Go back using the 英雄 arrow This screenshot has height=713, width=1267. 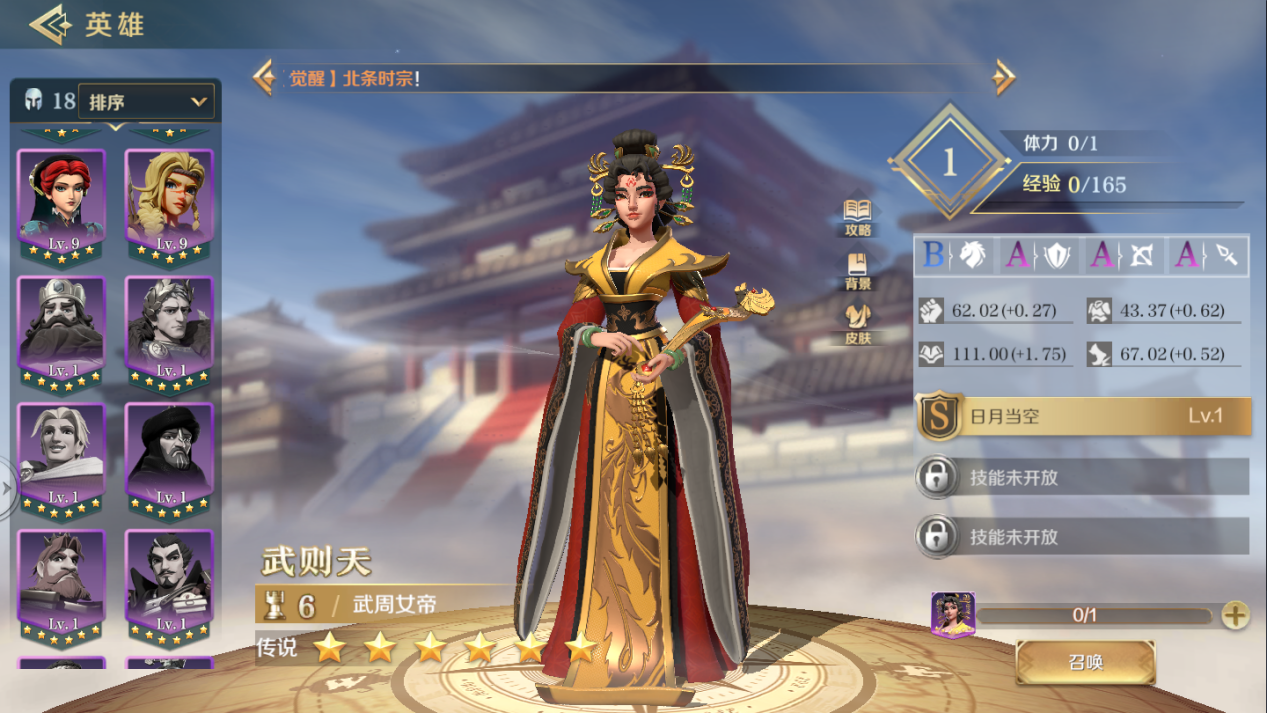[x=50, y=24]
